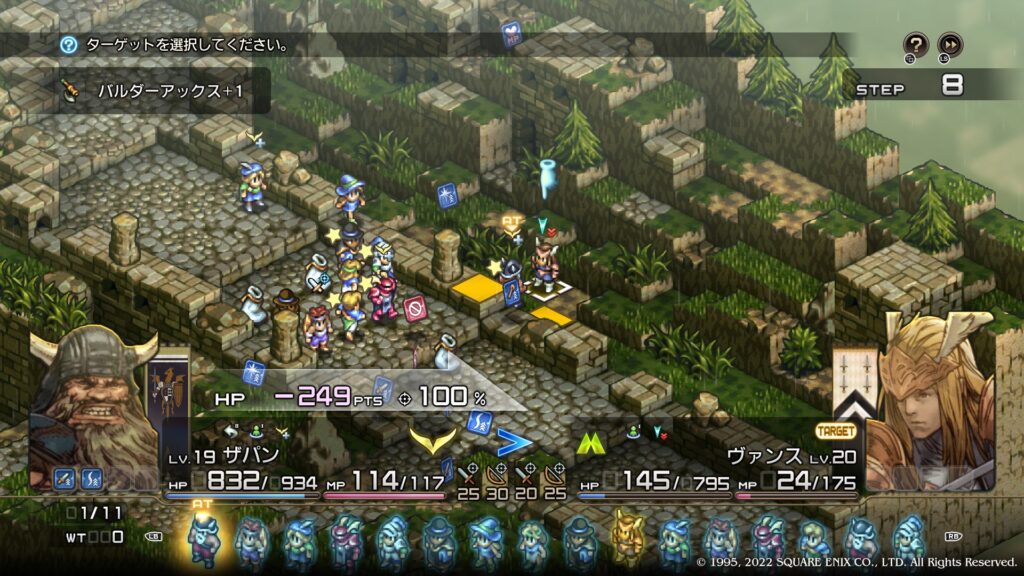Open the help question mark button
This screenshot has height=576, width=1024.
(916, 44)
